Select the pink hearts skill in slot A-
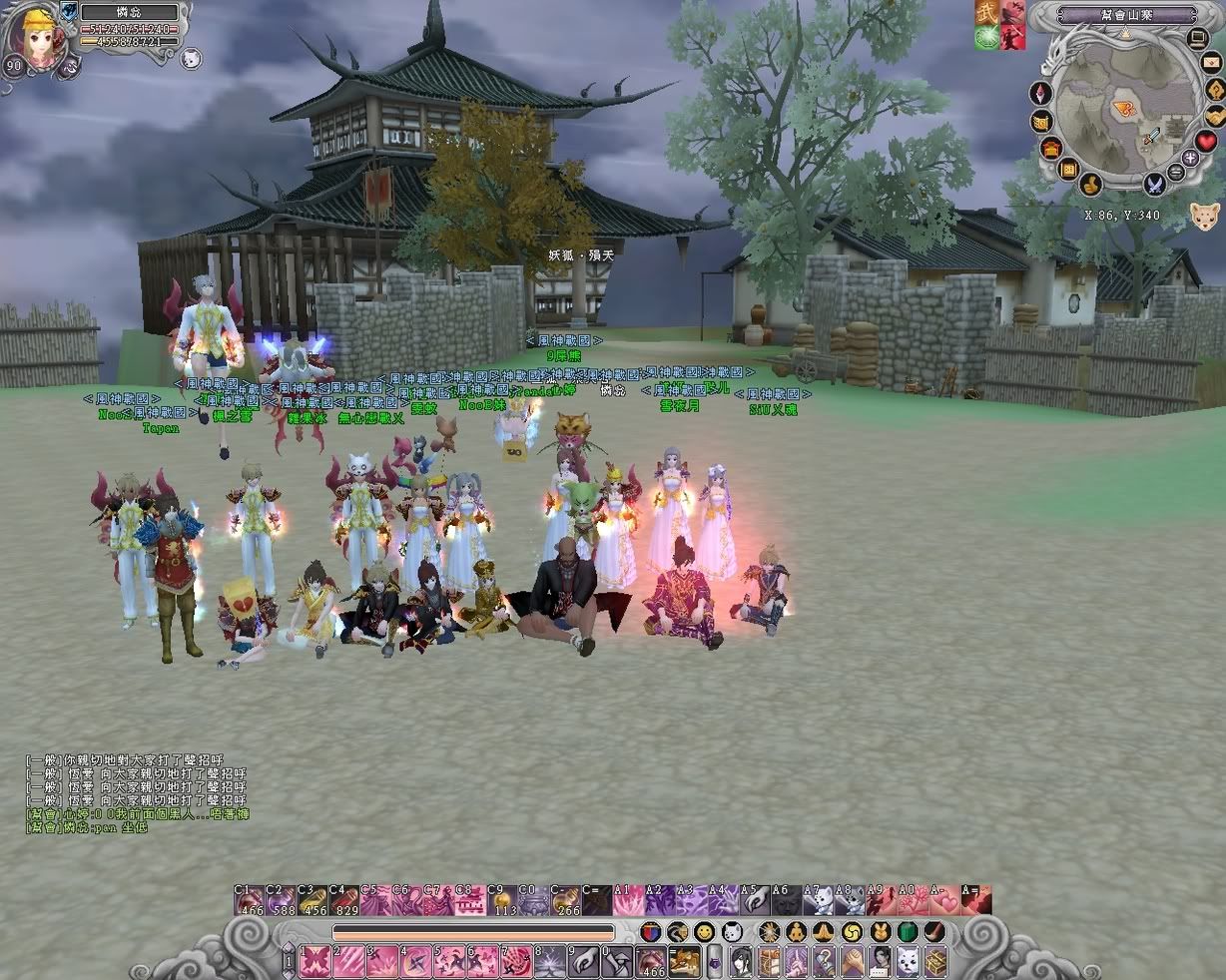The height and width of the screenshot is (980, 1226). (x=944, y=900)
